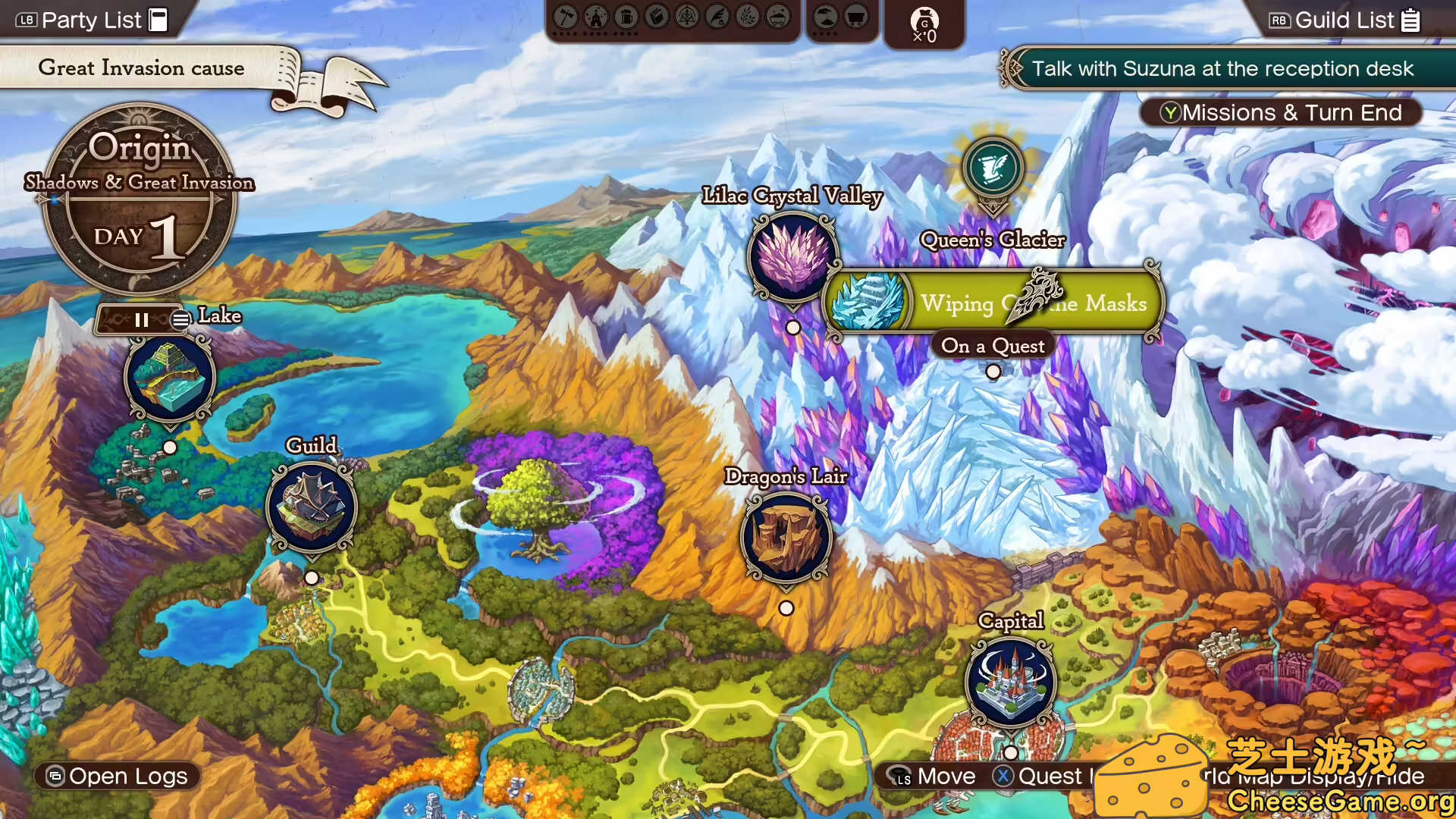Select the book facility icon
1456x819 pixels.
tap(657, 17)
